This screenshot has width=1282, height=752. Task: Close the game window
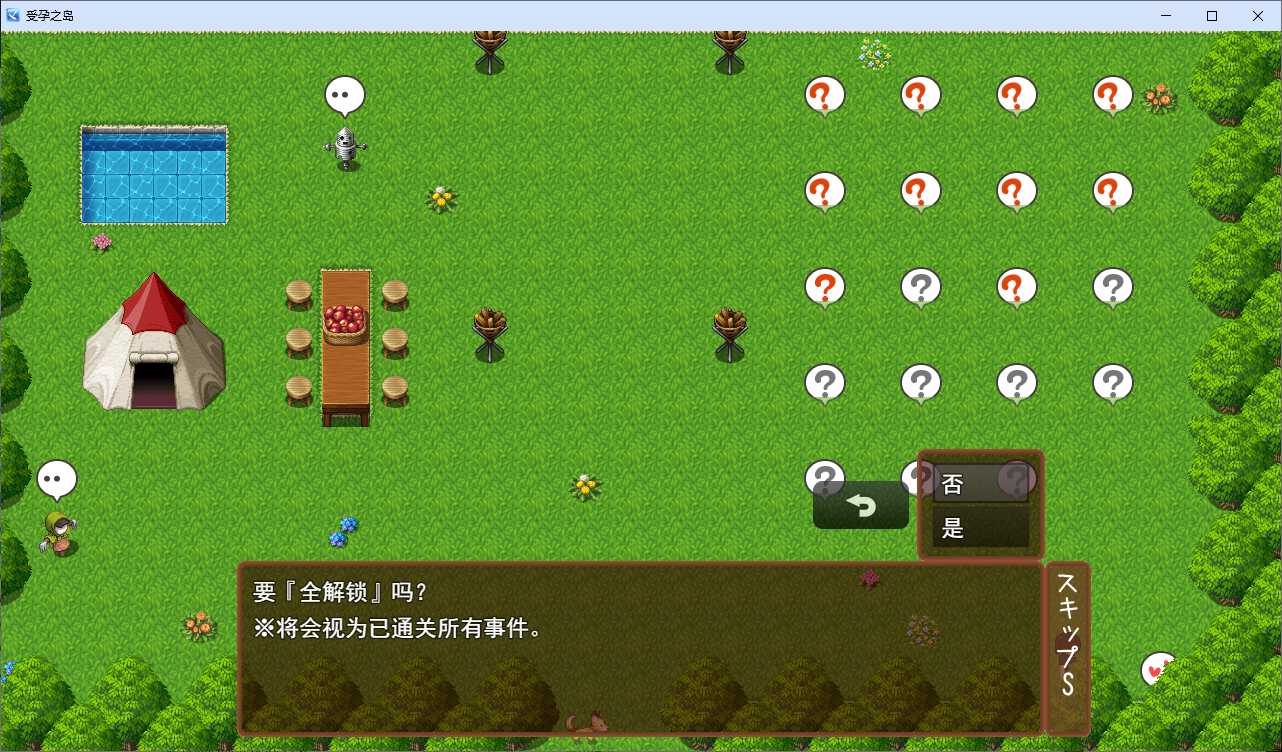[x=1257, y=16]
